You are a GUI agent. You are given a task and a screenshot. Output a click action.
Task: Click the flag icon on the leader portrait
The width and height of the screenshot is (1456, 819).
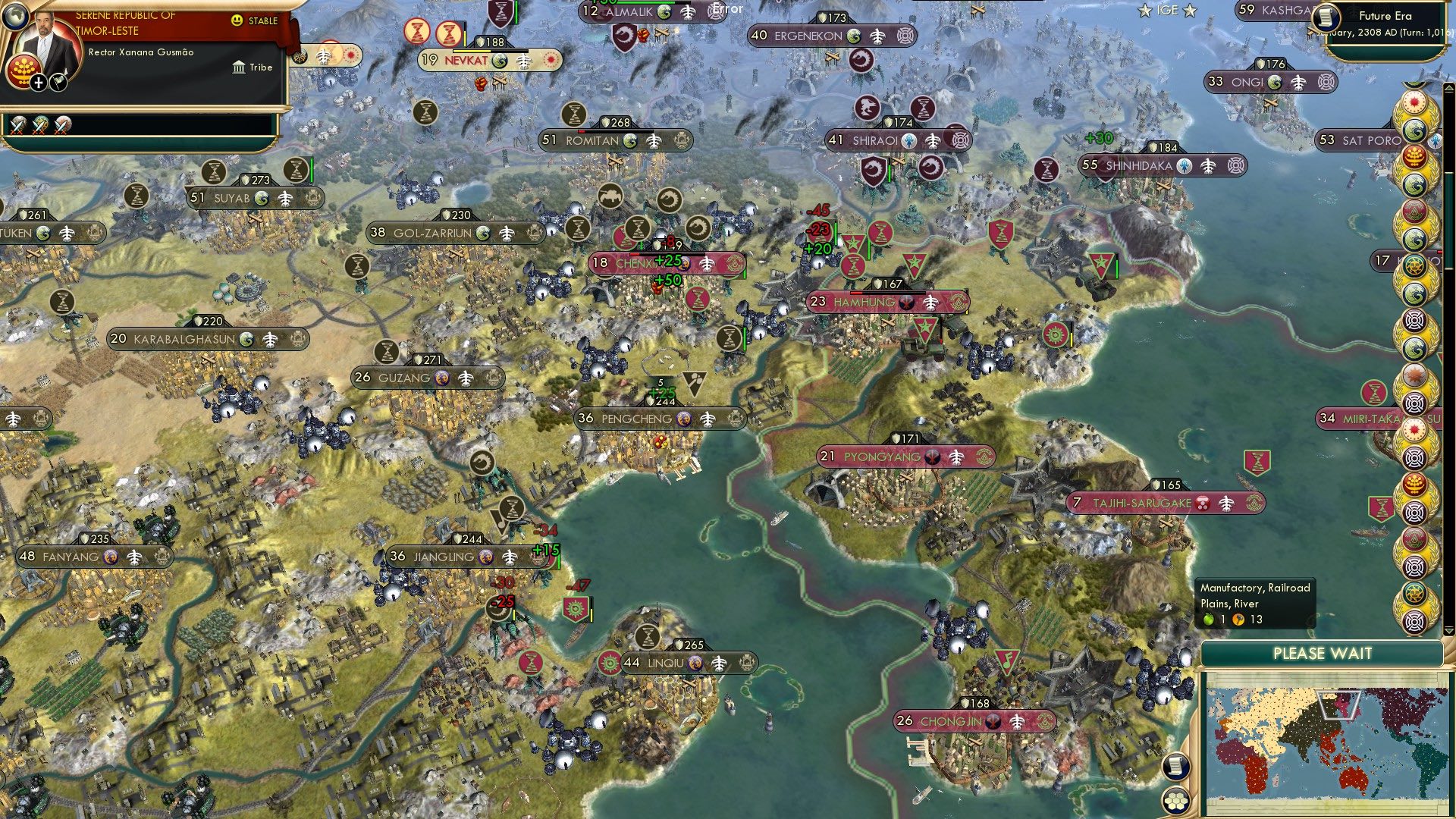[59, 83]
